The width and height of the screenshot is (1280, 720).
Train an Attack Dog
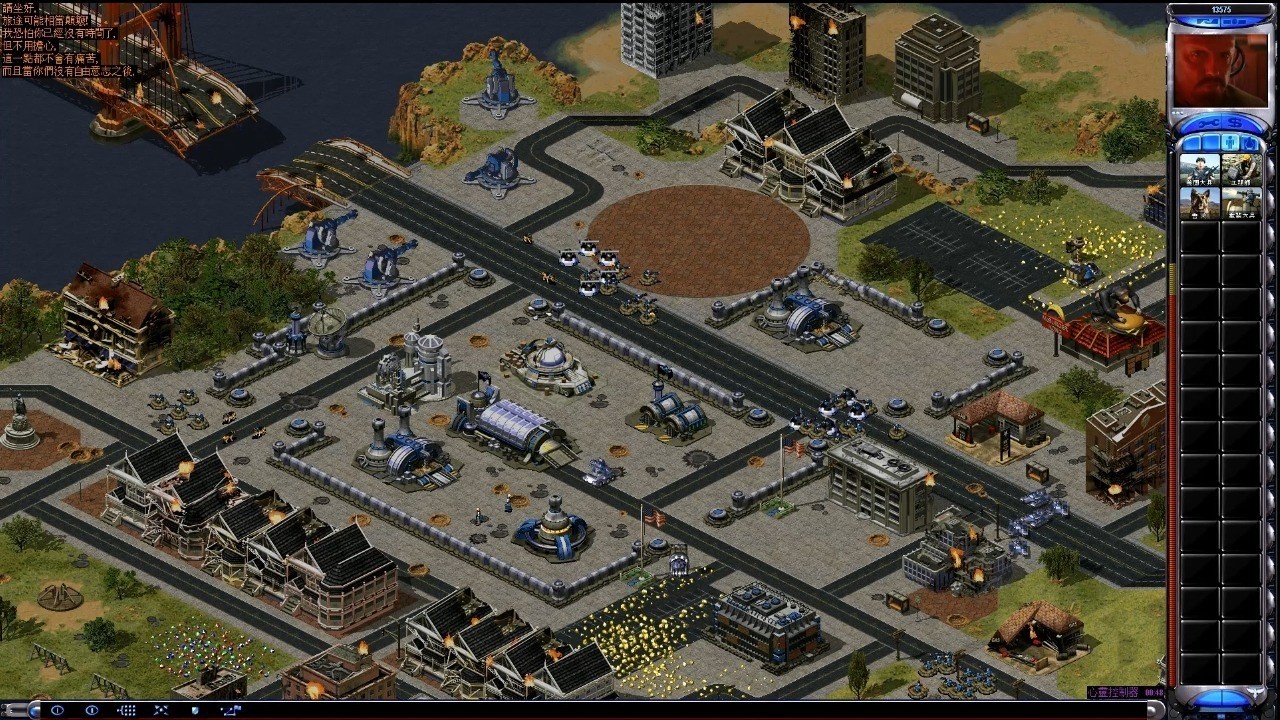(x=1199, y=204)
